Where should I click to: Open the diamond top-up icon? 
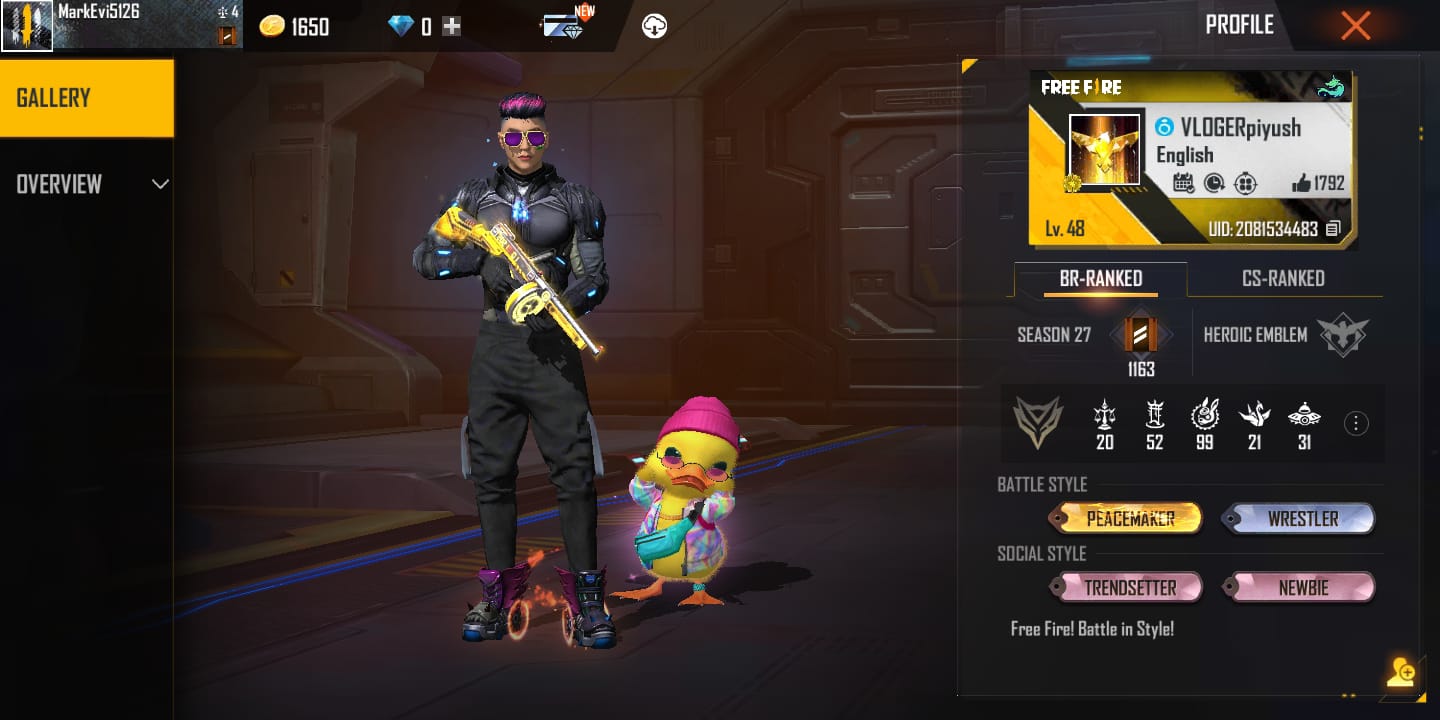[451, 25]
